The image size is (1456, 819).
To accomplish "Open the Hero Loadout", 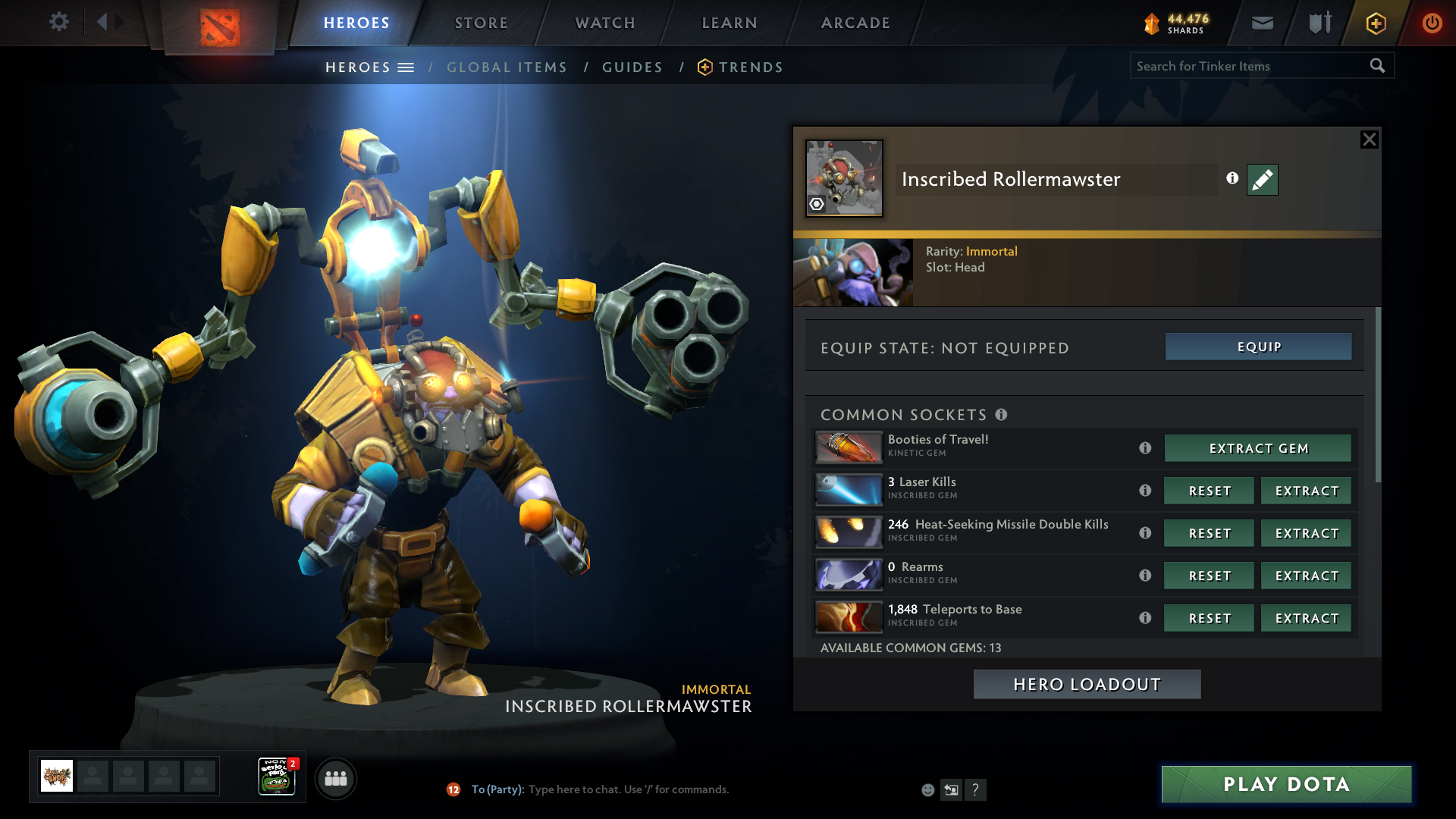I will coord(1087,684).
